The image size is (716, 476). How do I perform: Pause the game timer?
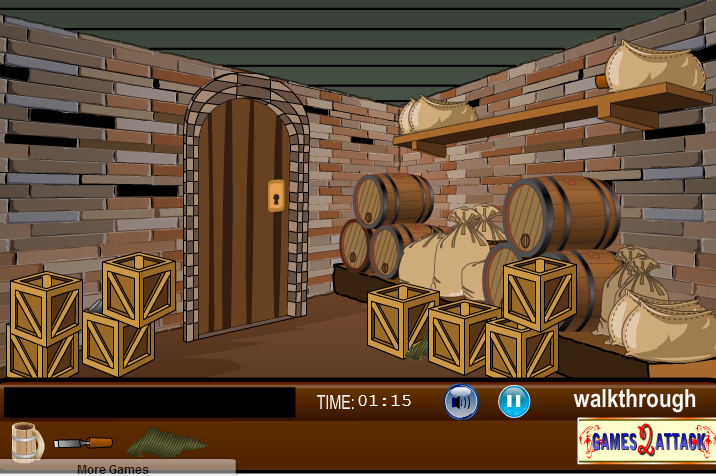(514, 402)
